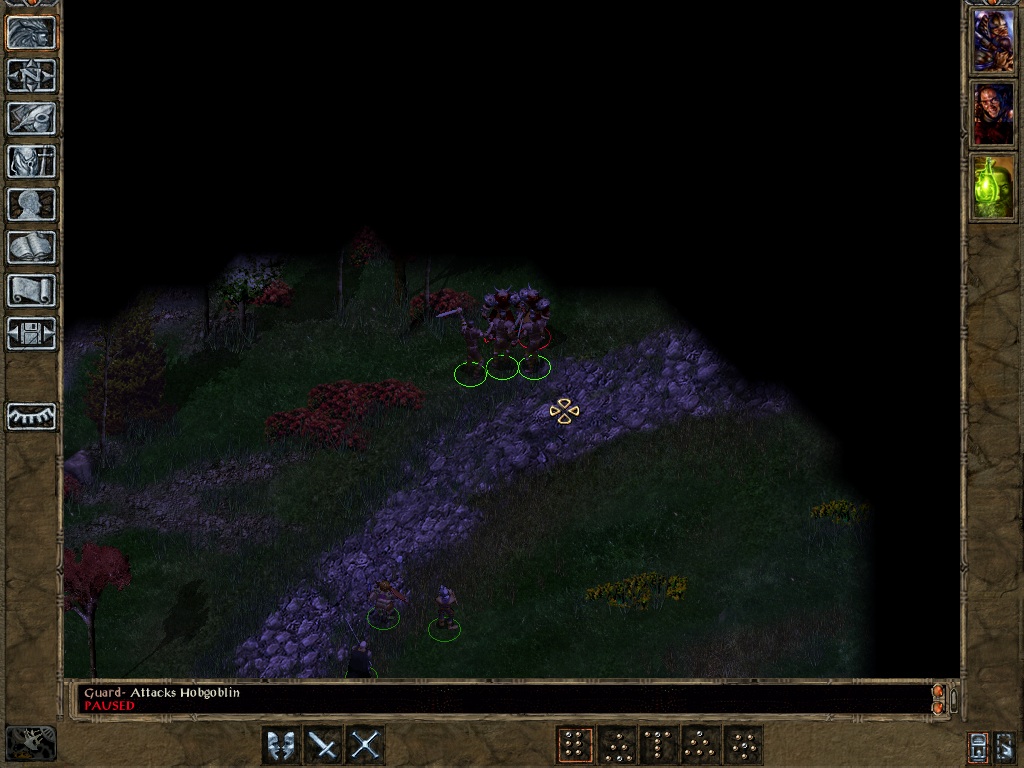The image size is (1024, 768).
Task: Toggle the party AI button
Action: [1005, 745]
